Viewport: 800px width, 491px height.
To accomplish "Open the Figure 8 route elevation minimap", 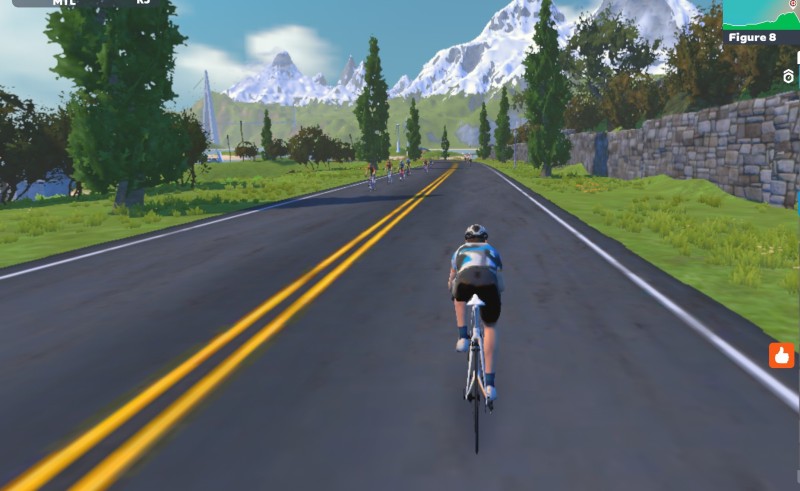I will 761,20.
